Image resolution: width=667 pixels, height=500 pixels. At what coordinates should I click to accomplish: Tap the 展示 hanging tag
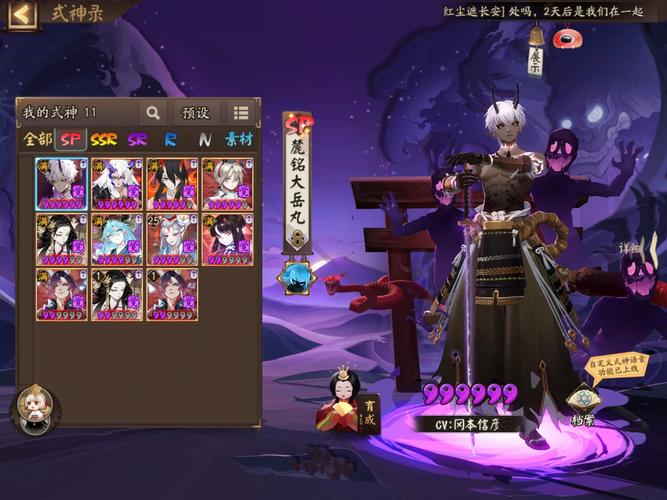coord(535,59)
